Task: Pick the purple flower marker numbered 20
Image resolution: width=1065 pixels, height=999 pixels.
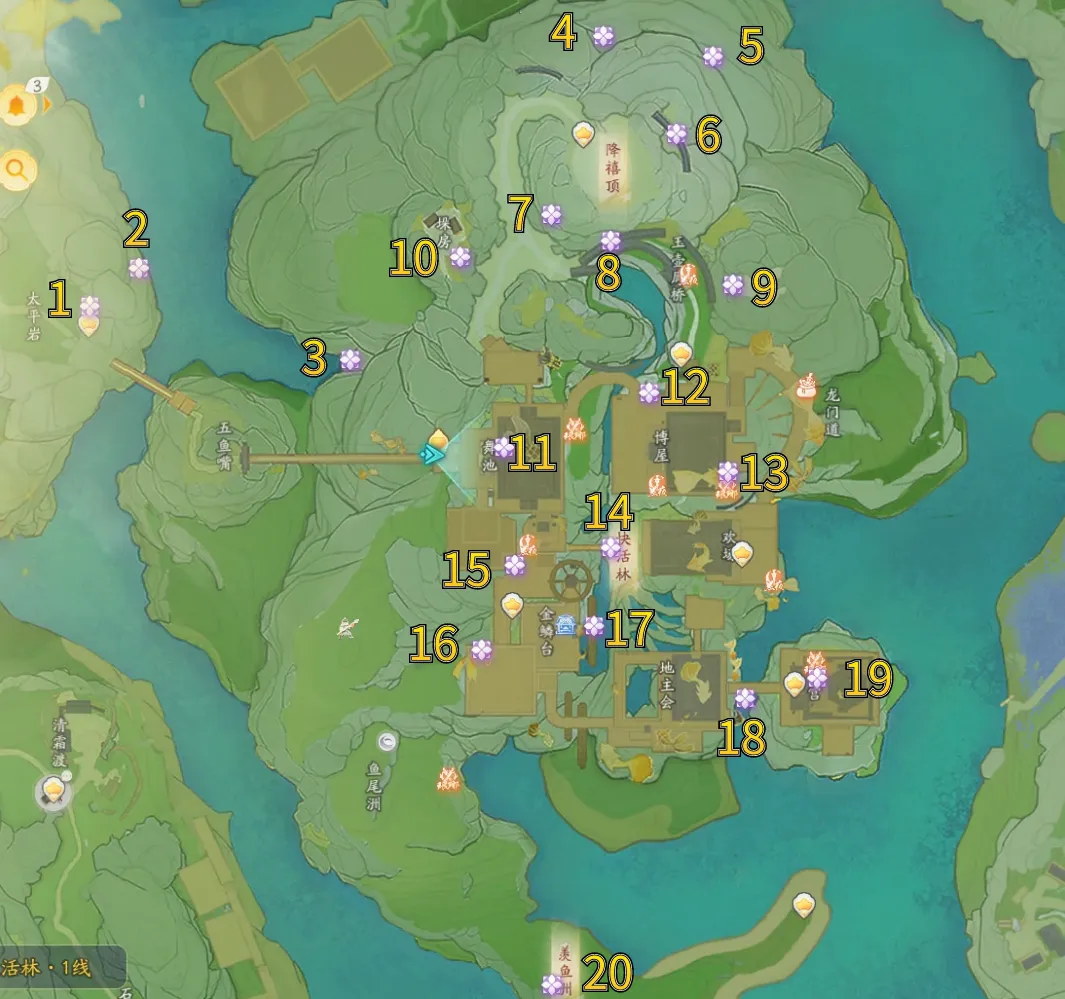Action: coord(553,984)
